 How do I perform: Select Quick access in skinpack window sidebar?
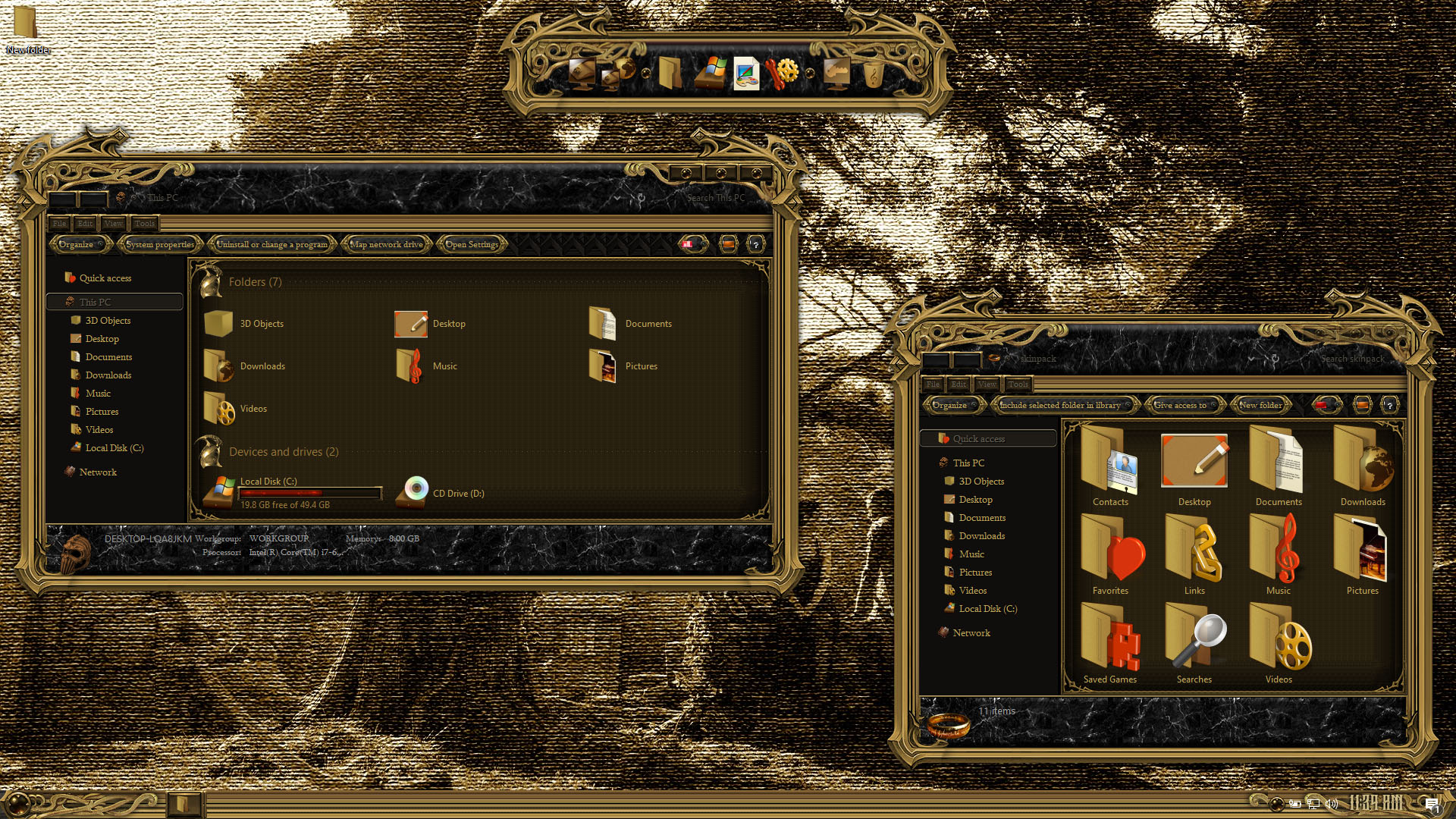pos(978,438)
